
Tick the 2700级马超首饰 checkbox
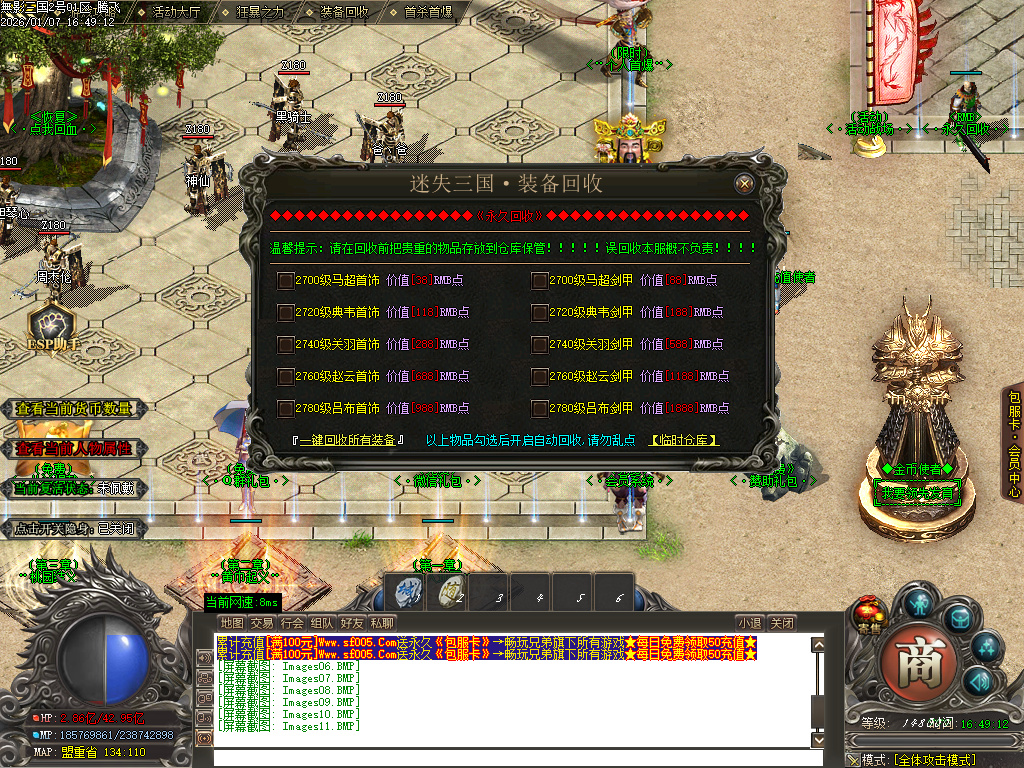pos(286,281)
